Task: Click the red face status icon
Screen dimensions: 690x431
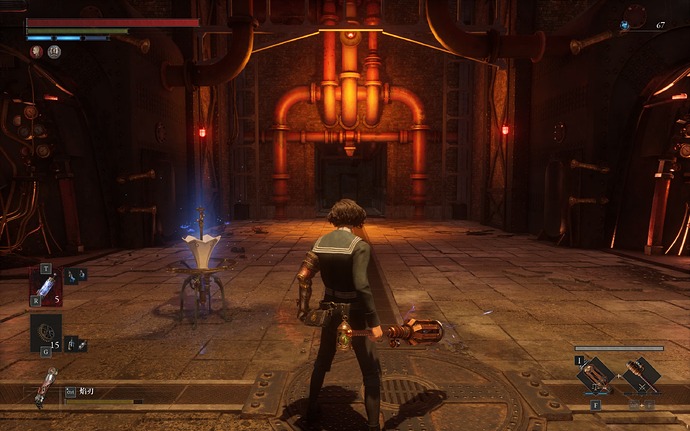Action: [x=36, y=52]
